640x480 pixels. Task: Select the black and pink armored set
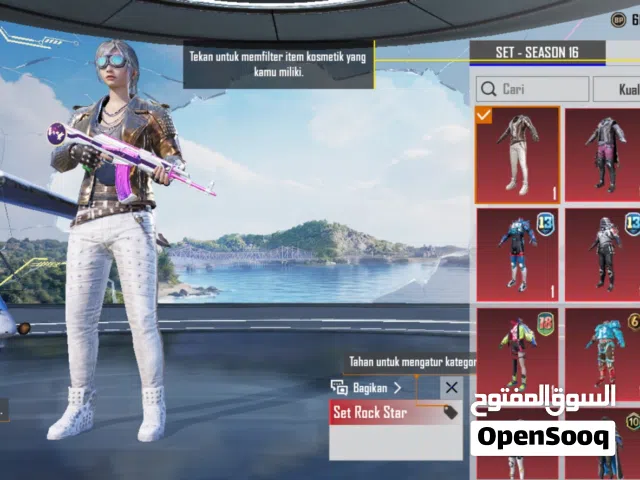(x=603, y=155)
